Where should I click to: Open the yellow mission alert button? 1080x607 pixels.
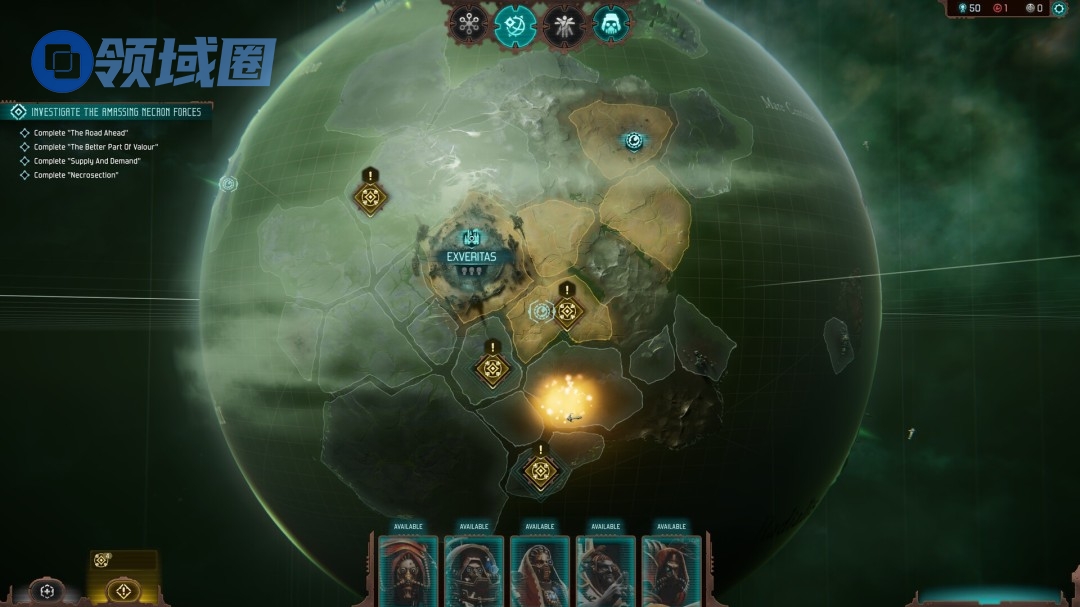coord(124,590)
